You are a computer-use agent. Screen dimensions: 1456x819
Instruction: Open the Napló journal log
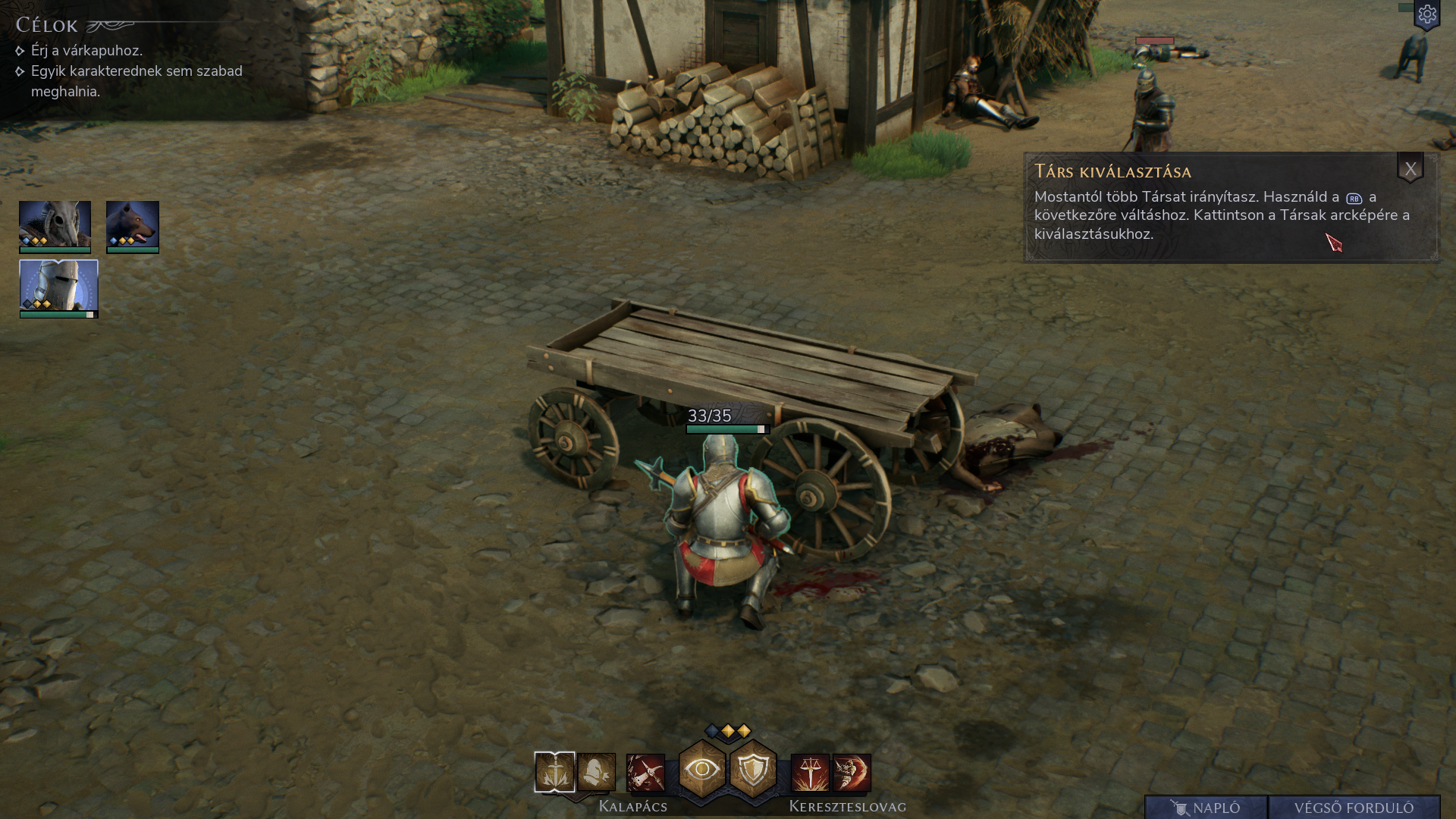point(1206,808)
